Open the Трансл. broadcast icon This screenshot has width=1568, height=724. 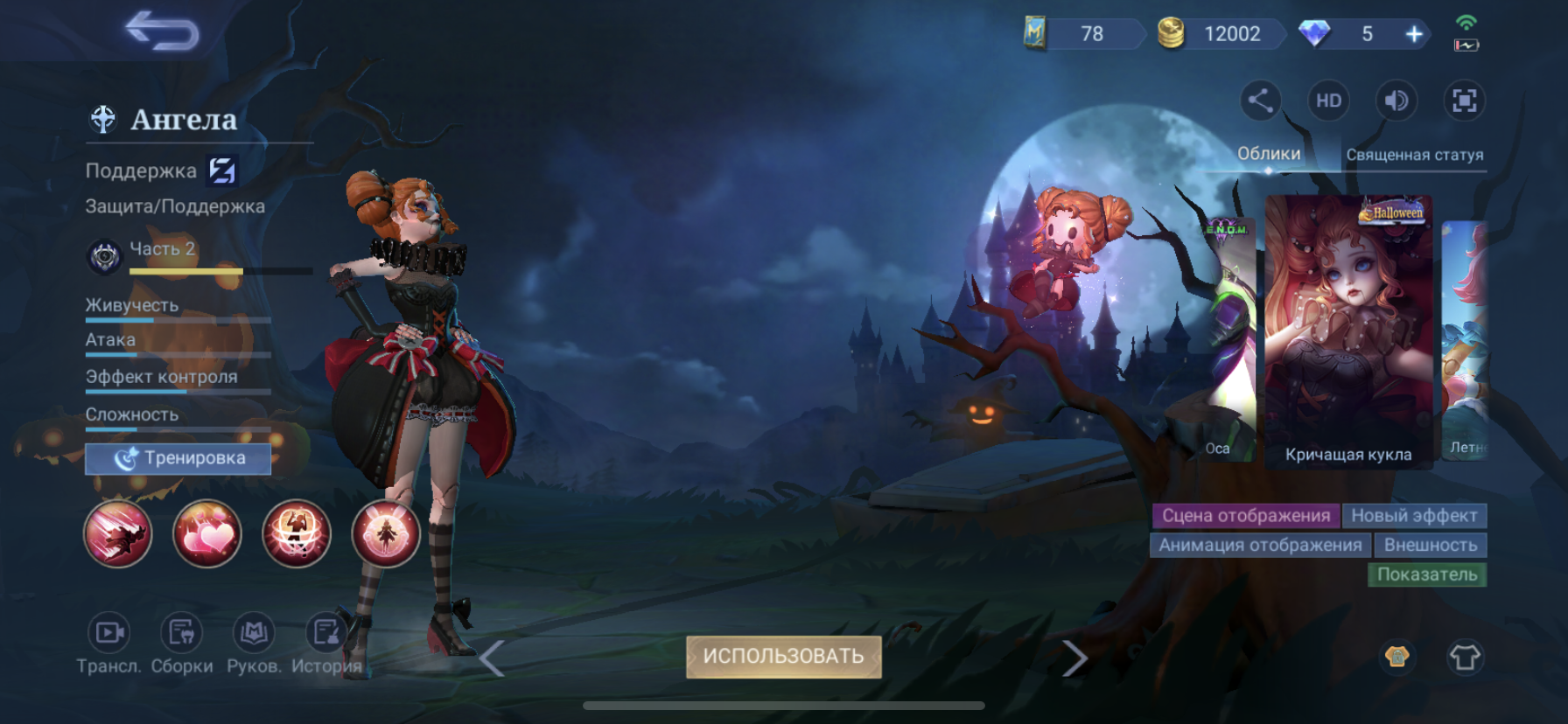click(109, 633)
